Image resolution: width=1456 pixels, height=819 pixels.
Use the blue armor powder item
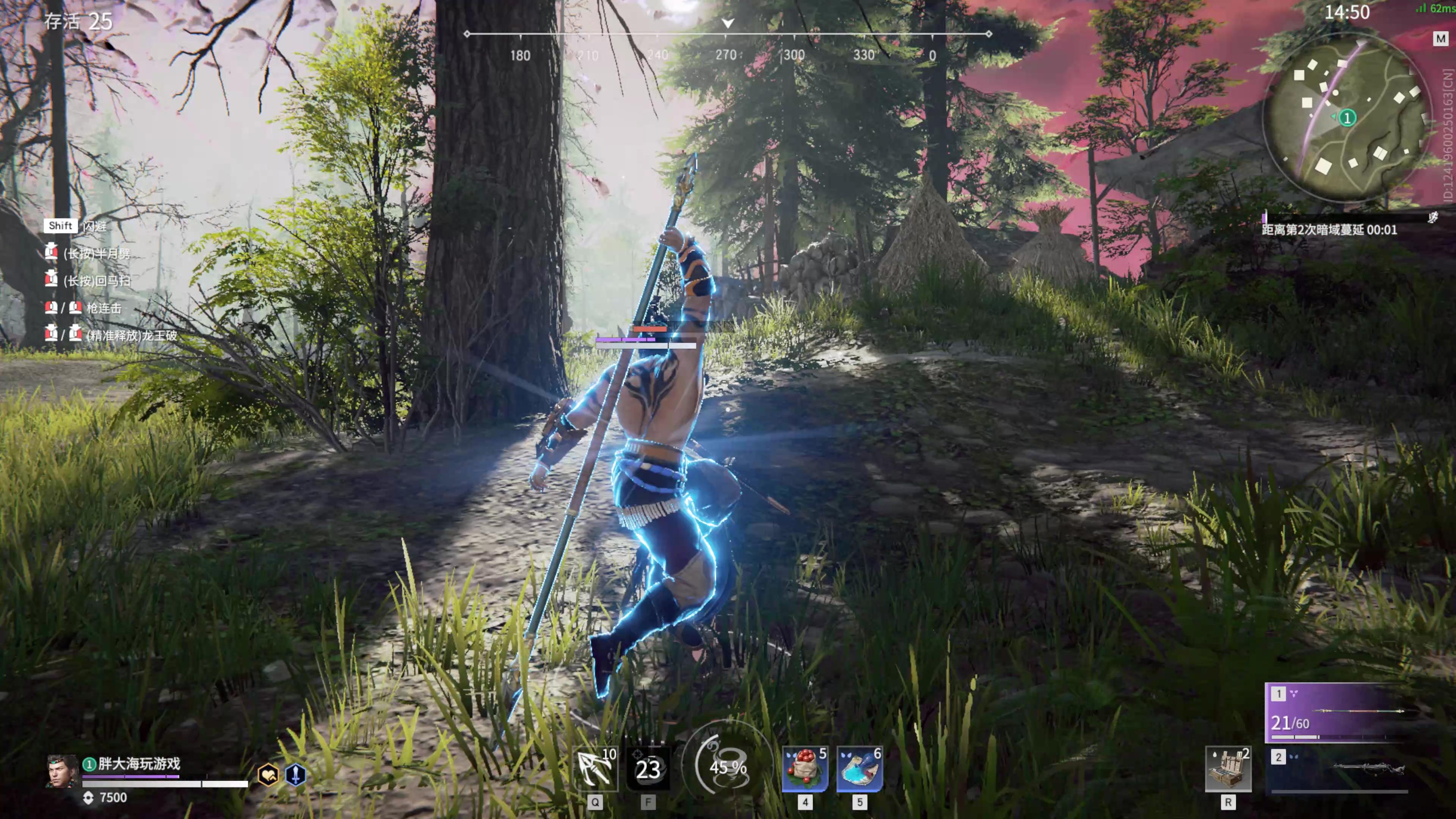[859, 769]
